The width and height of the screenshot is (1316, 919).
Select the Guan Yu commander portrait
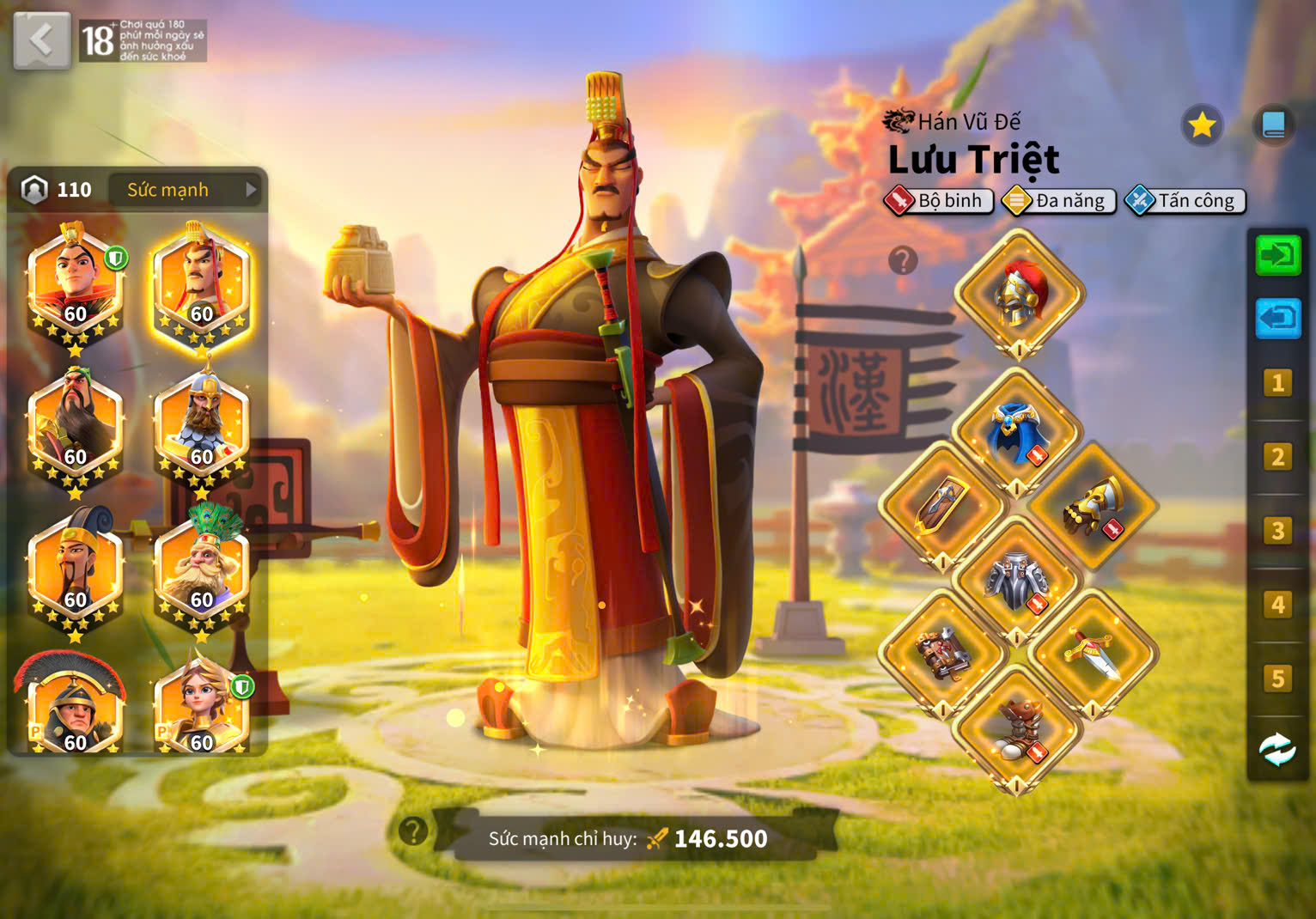coord(74,427)
